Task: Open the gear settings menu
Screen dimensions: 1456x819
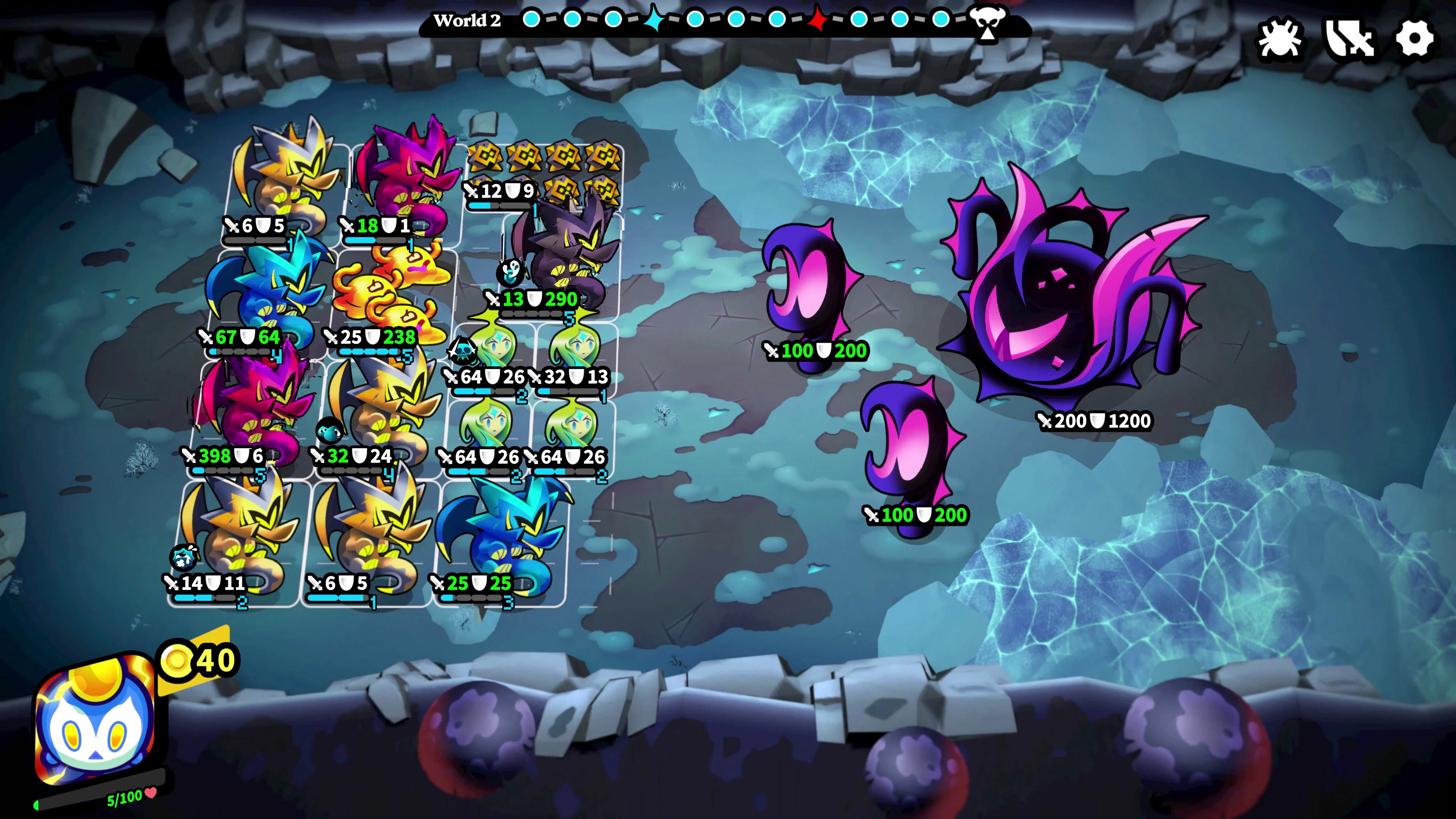Action: [1415, 39]
